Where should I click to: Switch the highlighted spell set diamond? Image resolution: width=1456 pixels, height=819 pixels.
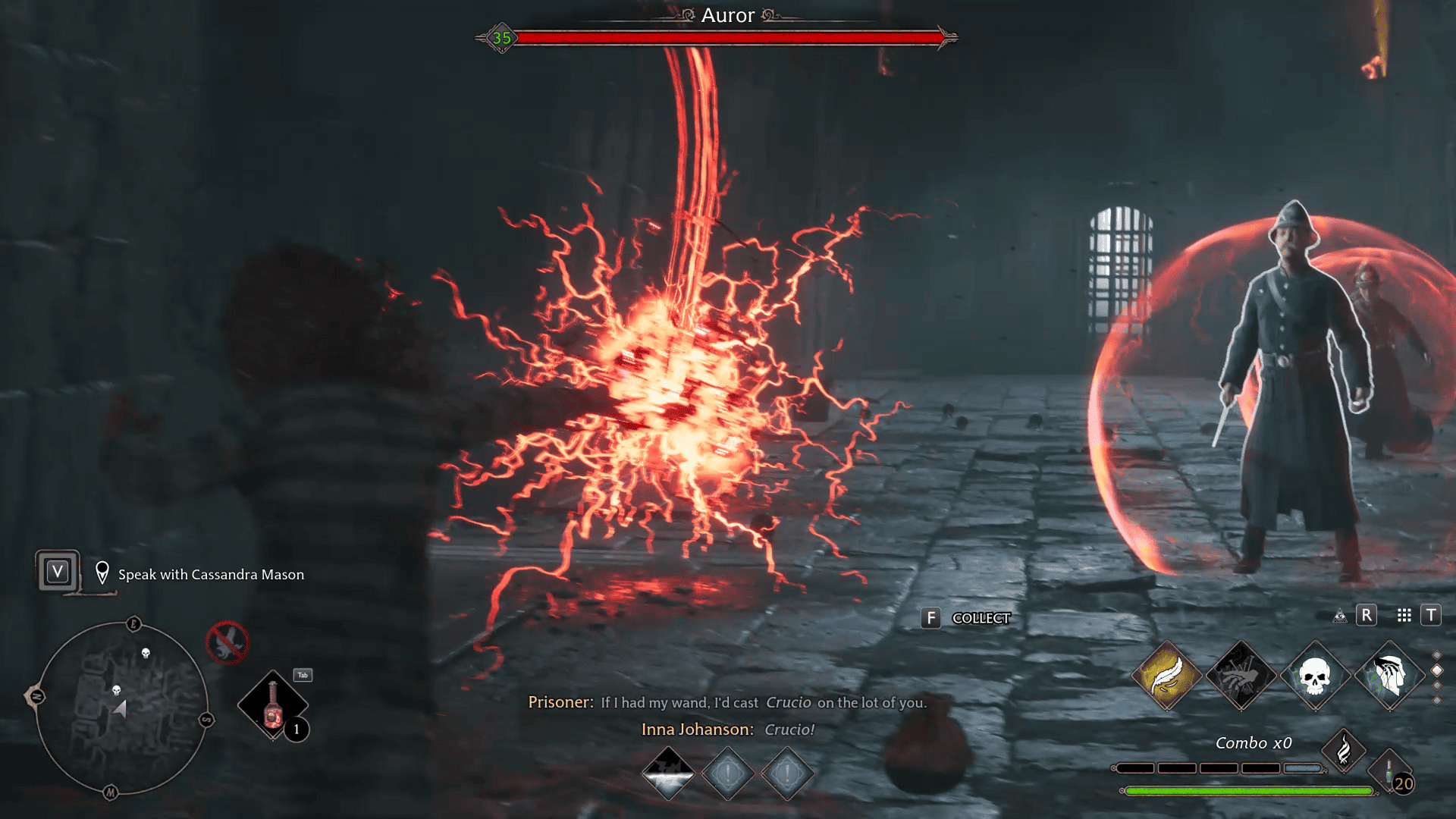[1437, 671]
